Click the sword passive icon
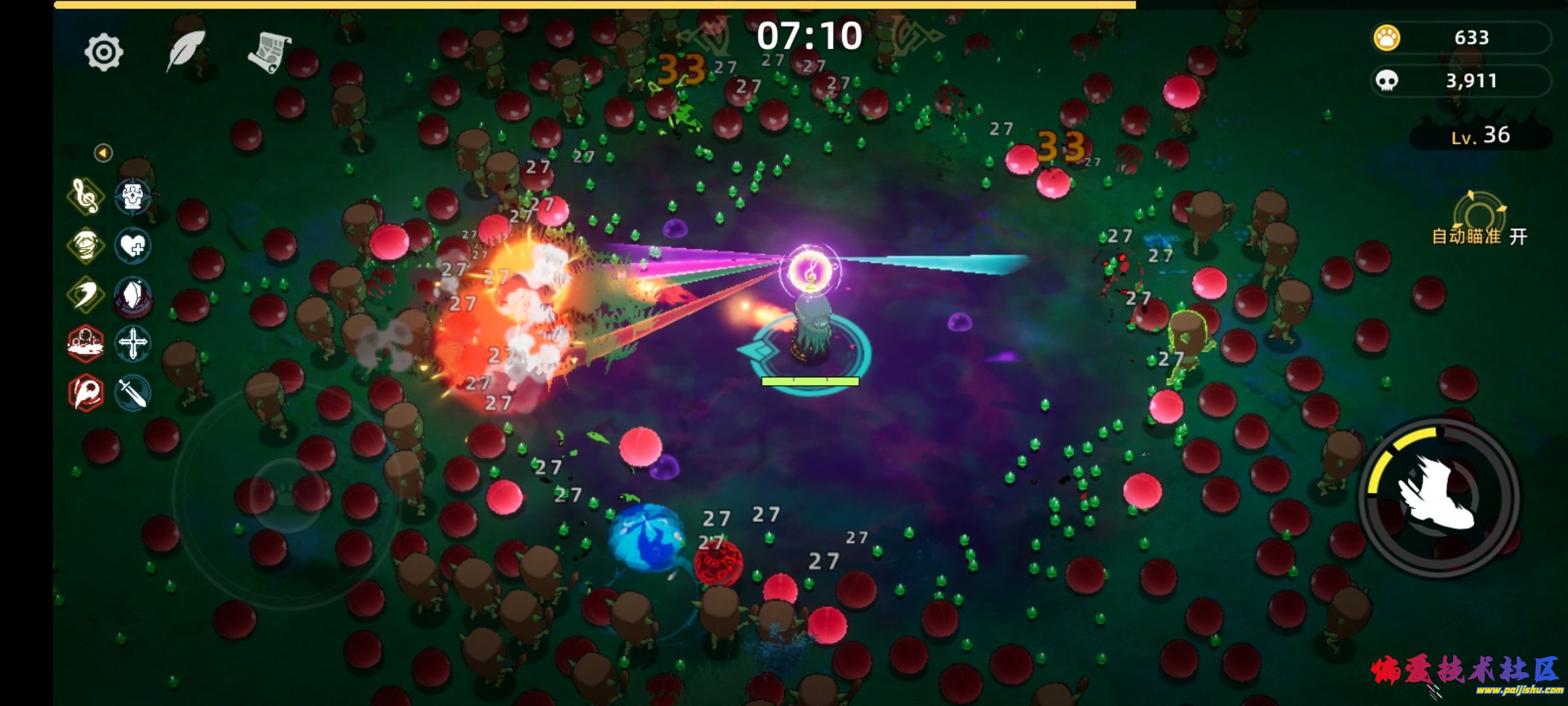 [x=133, y=393]
